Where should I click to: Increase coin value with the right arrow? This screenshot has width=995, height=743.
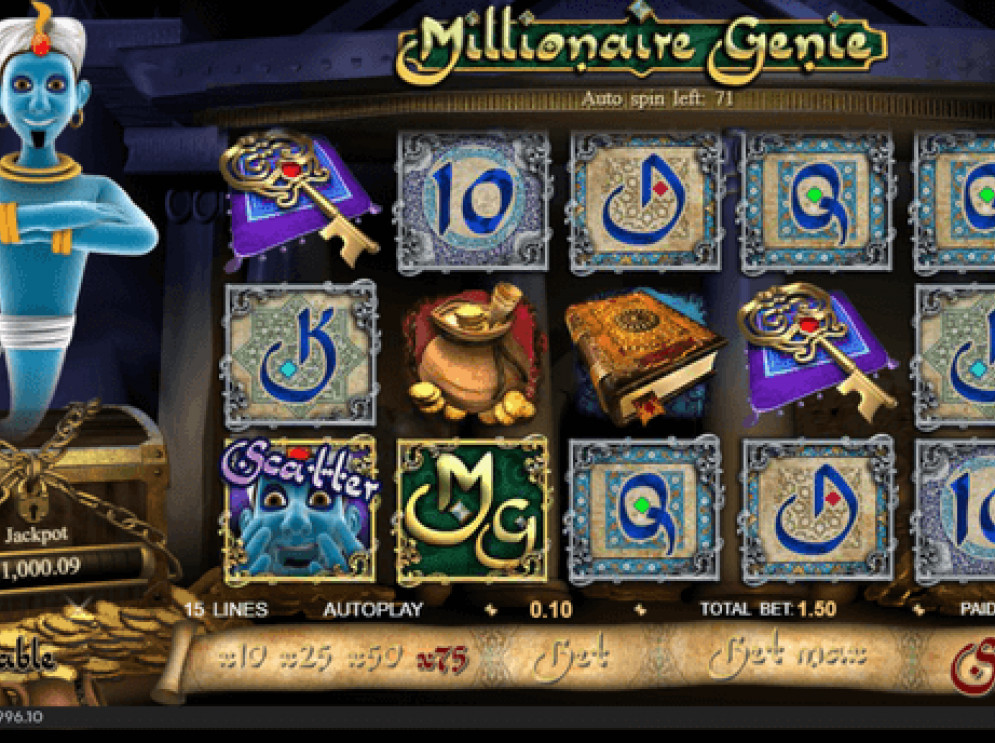[640, 610]
